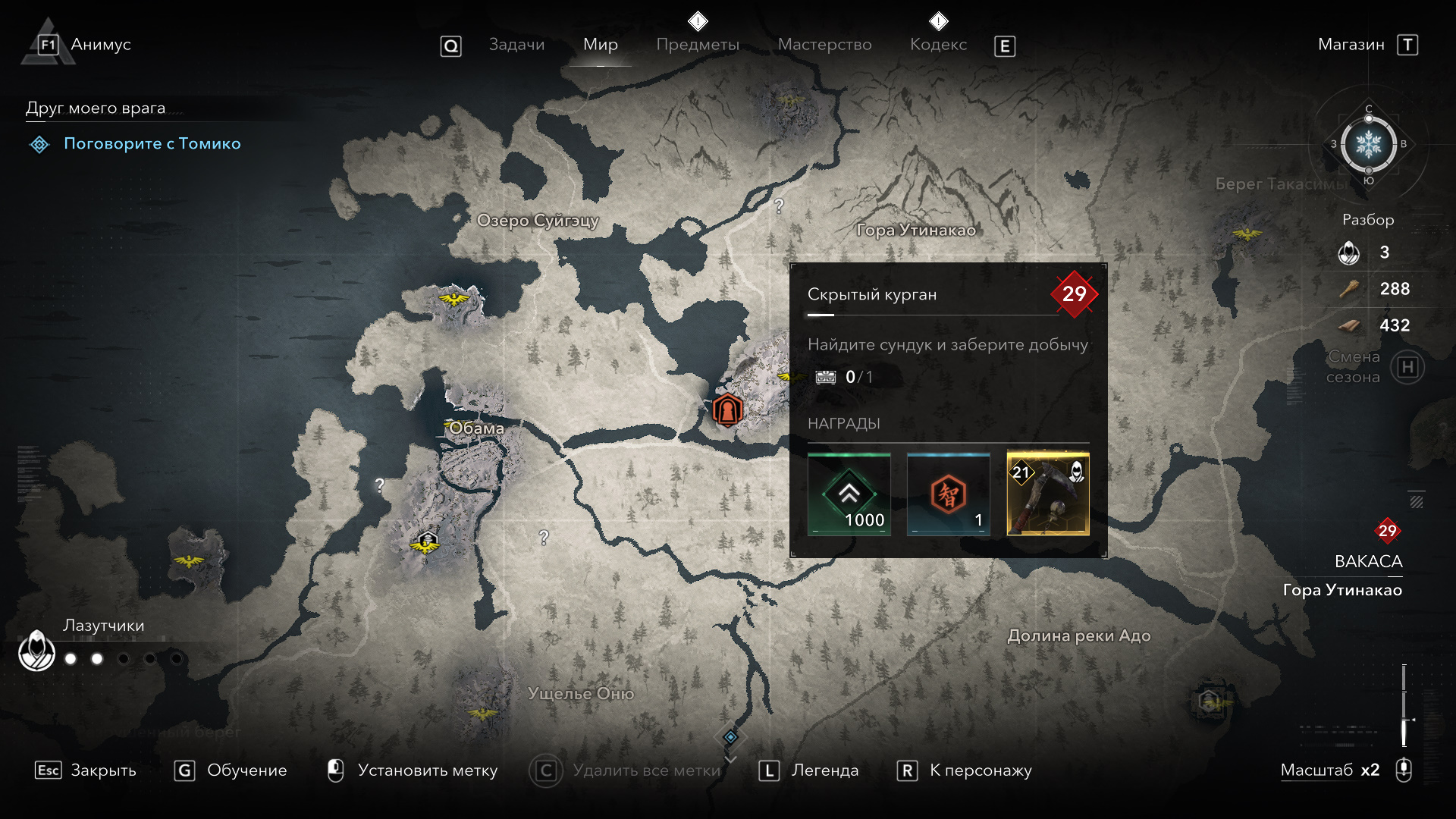Click the question mark near Гора Утинакао
The height and width of the screenshot is (819, 1456).
[779, 206]
